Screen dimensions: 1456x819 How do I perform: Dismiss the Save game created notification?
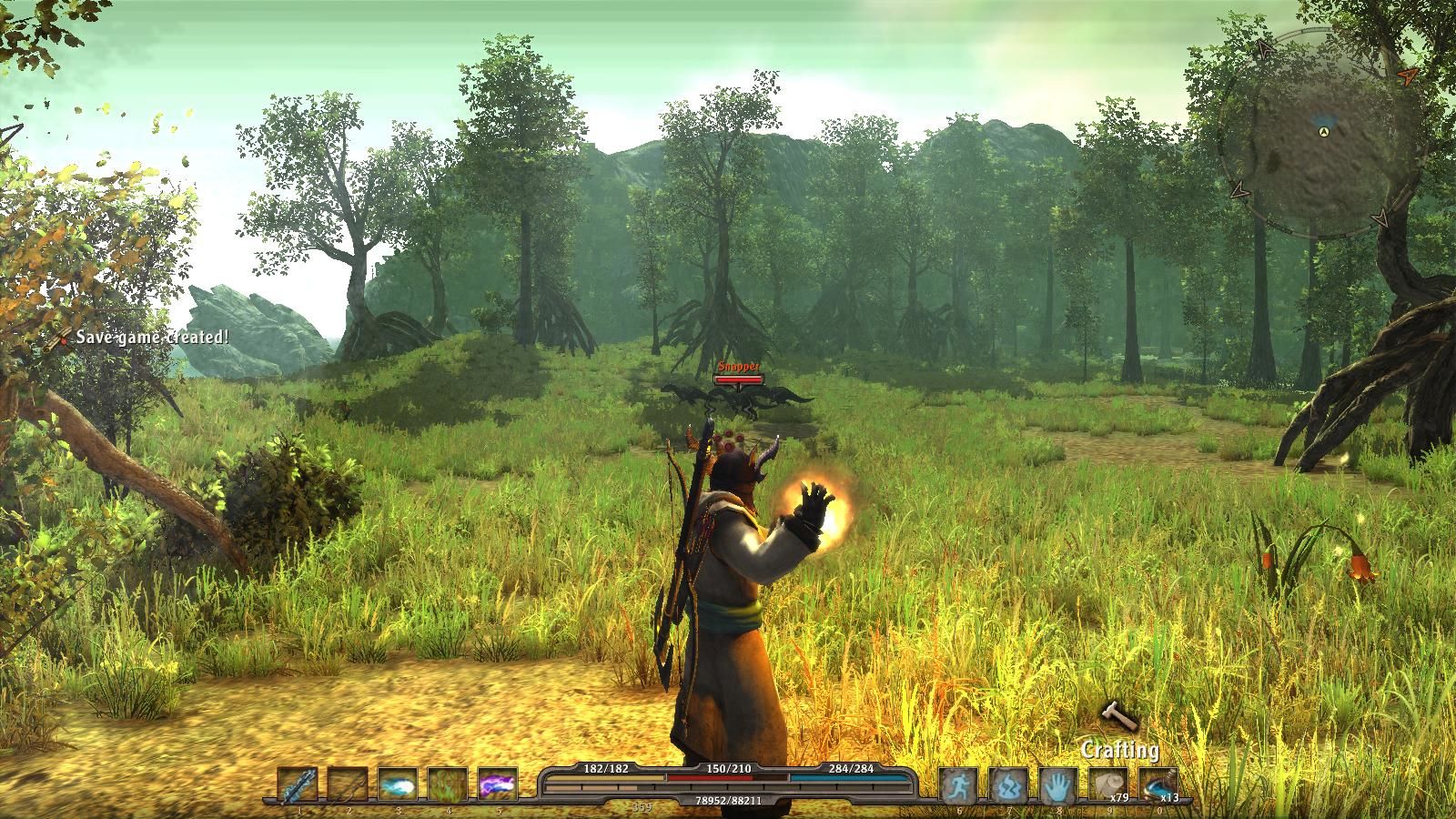click(x=152, y=339)
